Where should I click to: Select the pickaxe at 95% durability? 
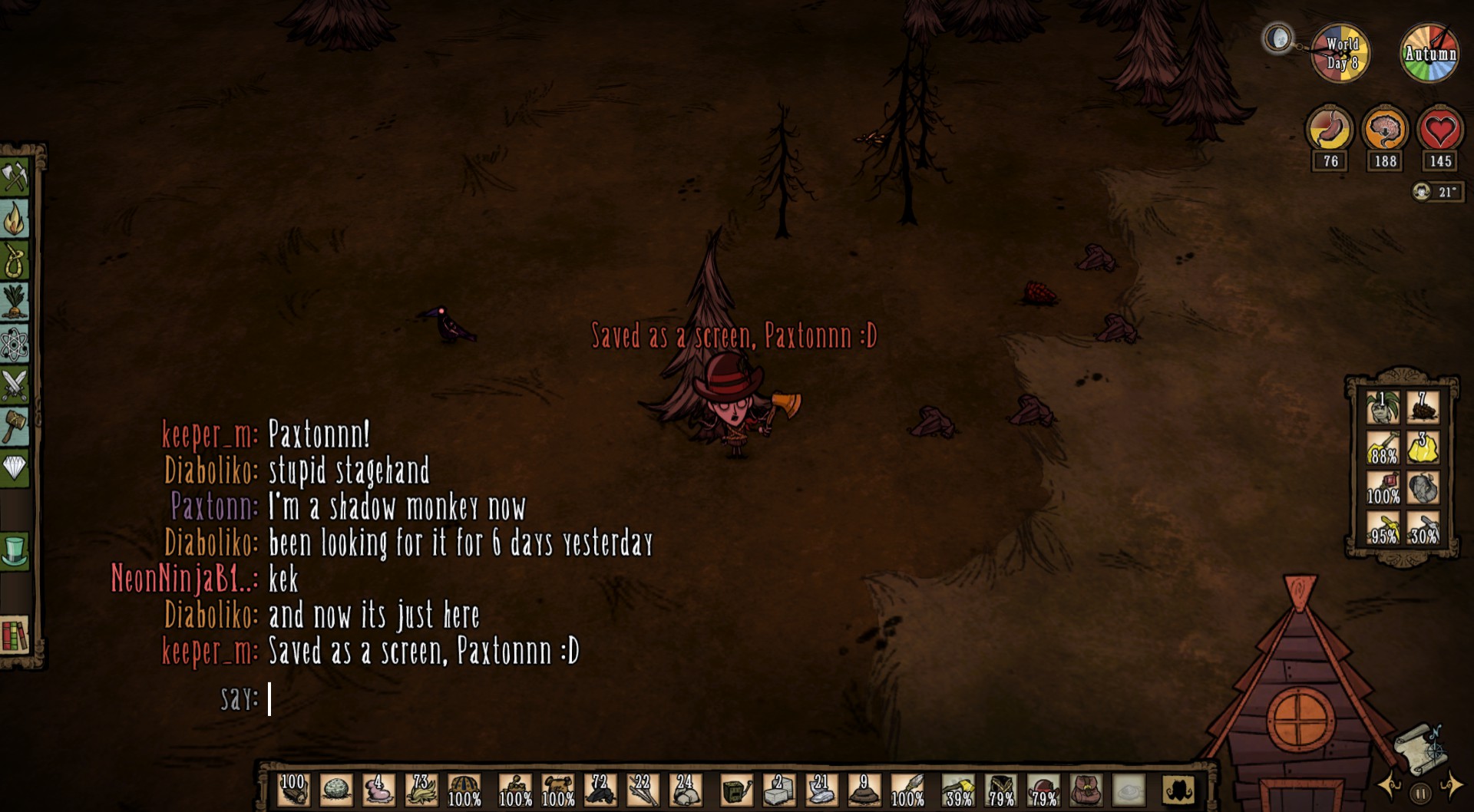point(1383,529)
